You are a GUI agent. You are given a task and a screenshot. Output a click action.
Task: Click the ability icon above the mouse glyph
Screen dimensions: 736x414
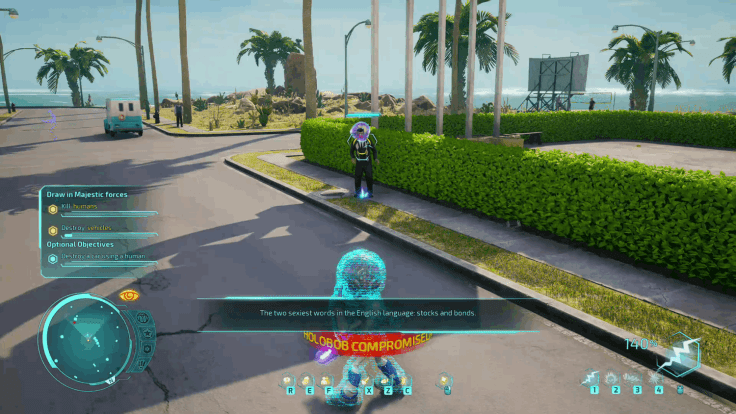[446, 380]
